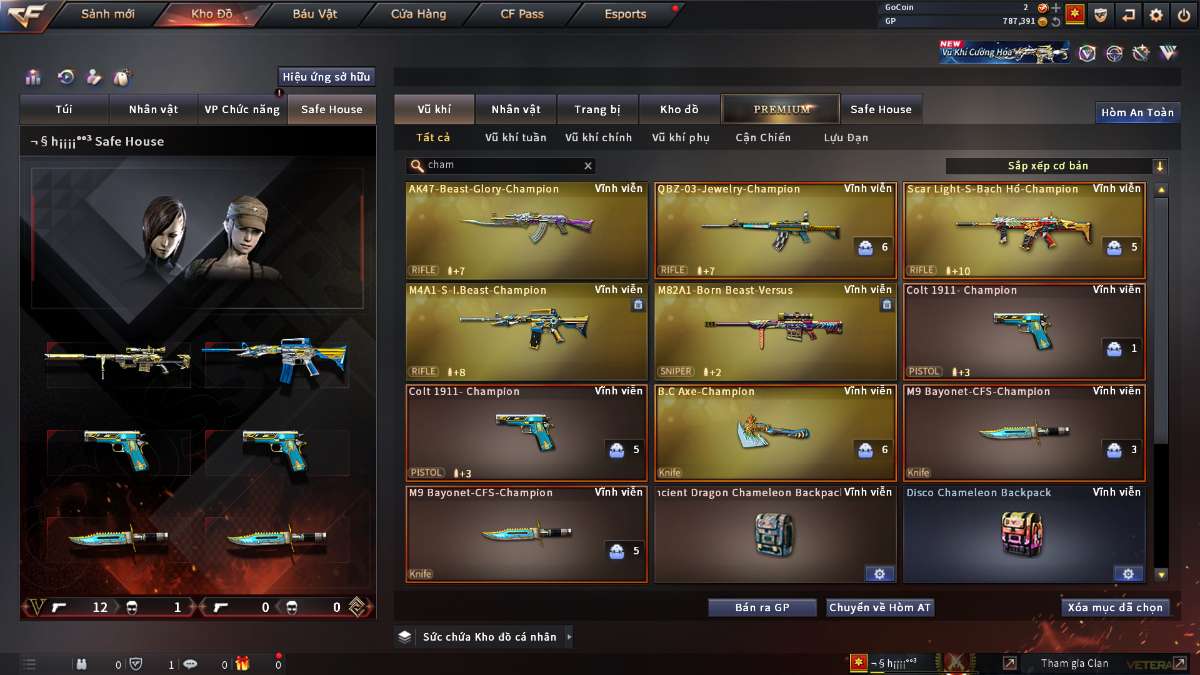
Task: Show the Trang bị equipment tab
Action: point(597,109)
